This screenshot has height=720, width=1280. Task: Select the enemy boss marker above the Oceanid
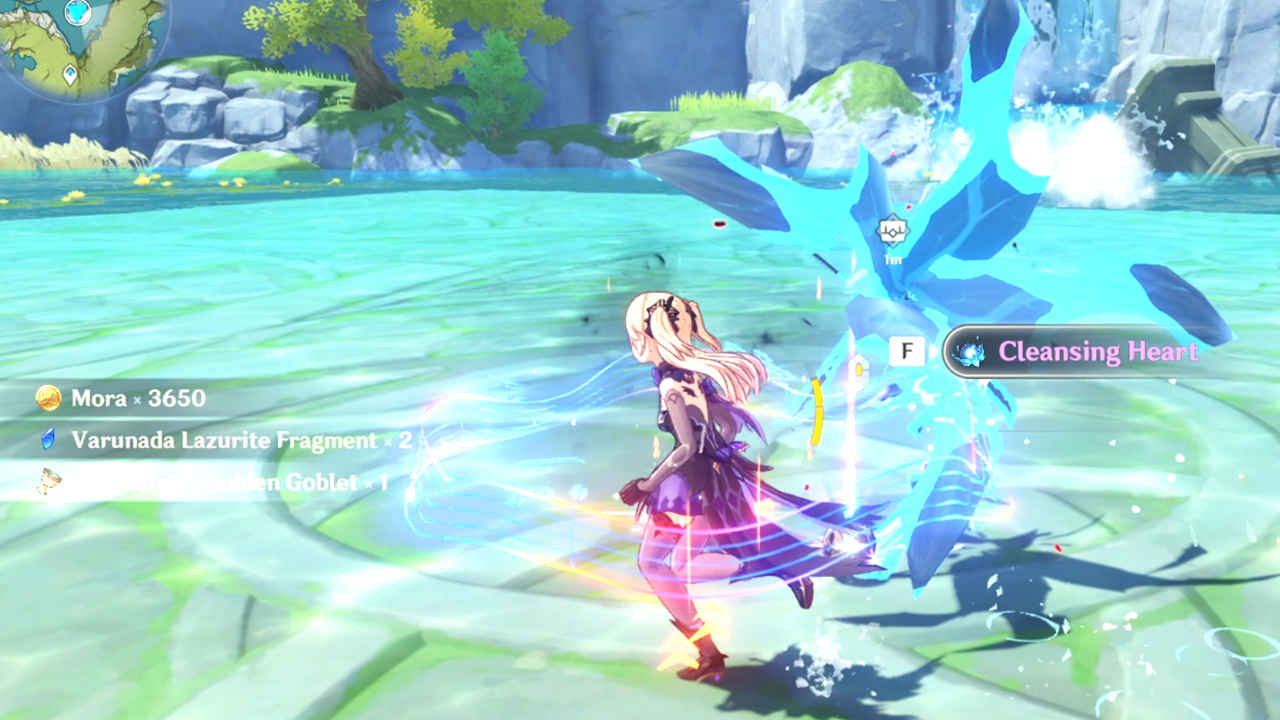[x=891, y=232]
